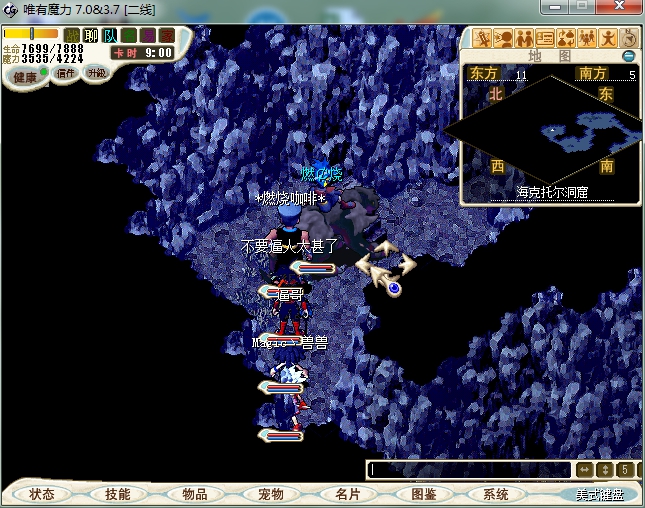
Task: Open the 技能 skills menu
Action: coord(118,494)
